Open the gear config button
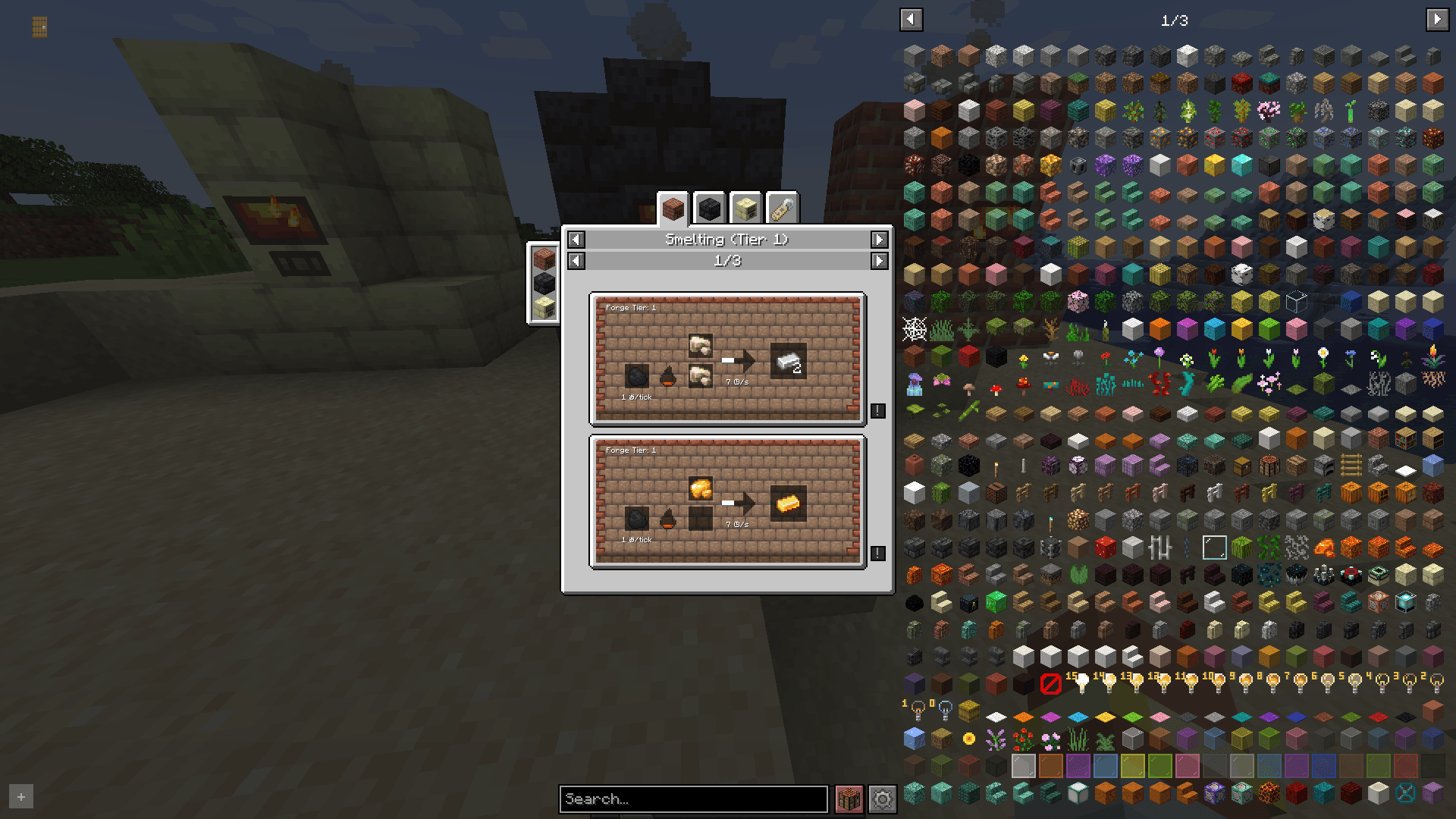 882,799
